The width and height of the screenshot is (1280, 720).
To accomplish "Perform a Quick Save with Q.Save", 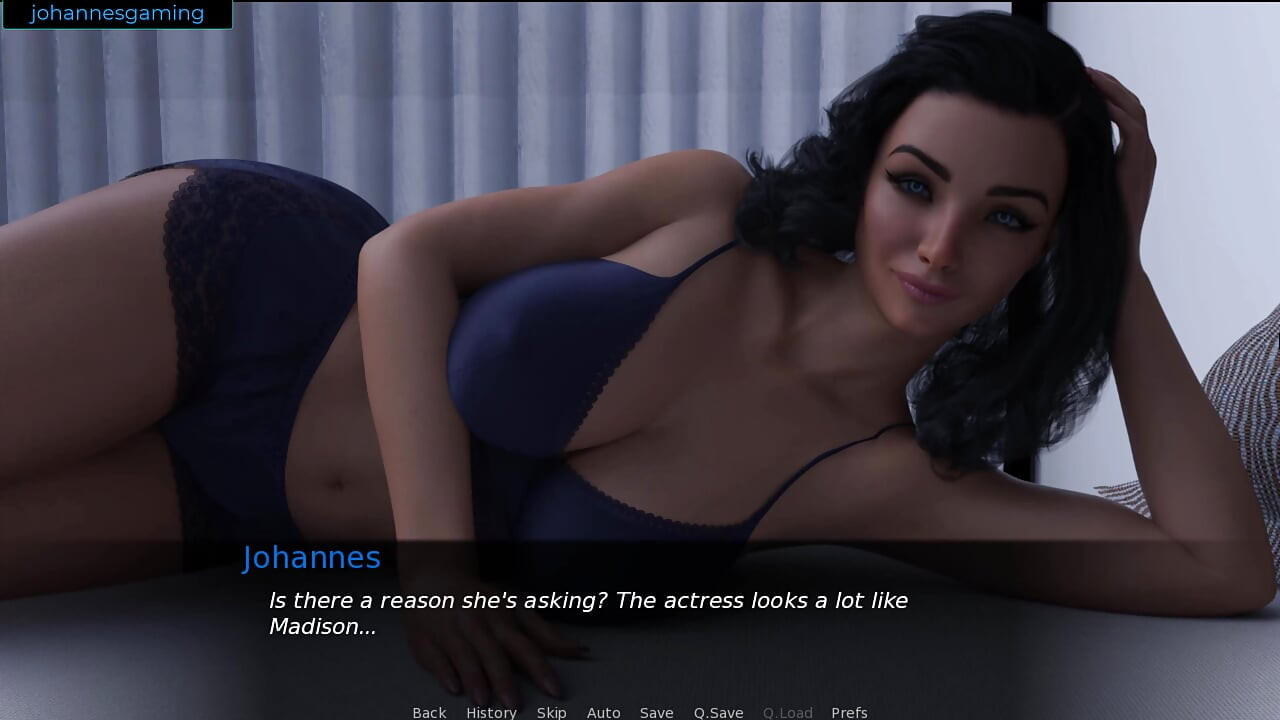I will [718, 712].
